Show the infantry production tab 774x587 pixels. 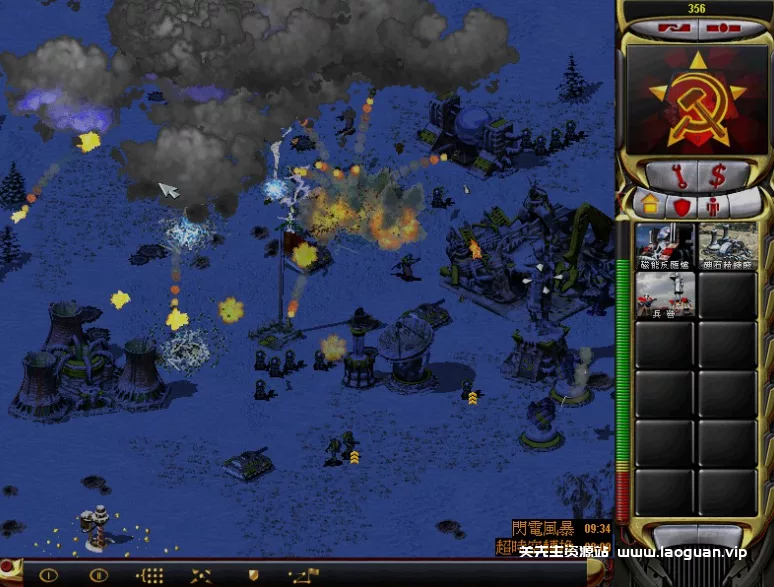click(713, 207)
